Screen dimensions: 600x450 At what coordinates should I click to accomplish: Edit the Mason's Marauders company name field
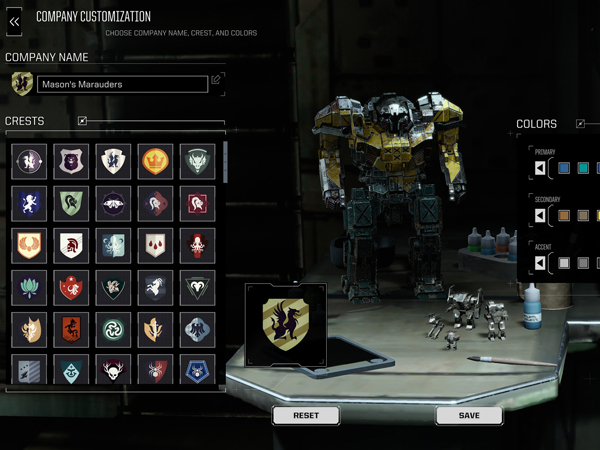pyautogui.click(x=122, y=85)
